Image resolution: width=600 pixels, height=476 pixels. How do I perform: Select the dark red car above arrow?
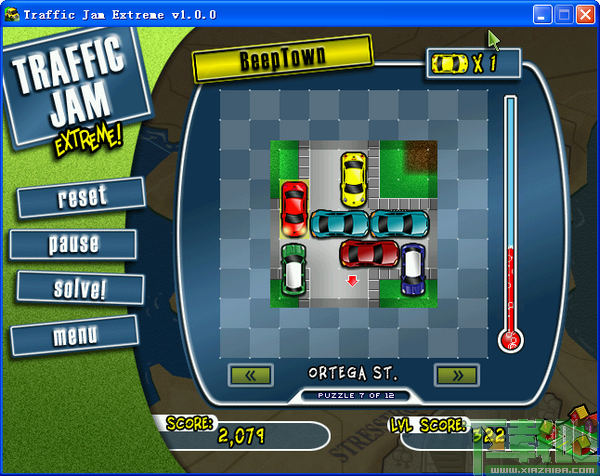click(368, 254)
